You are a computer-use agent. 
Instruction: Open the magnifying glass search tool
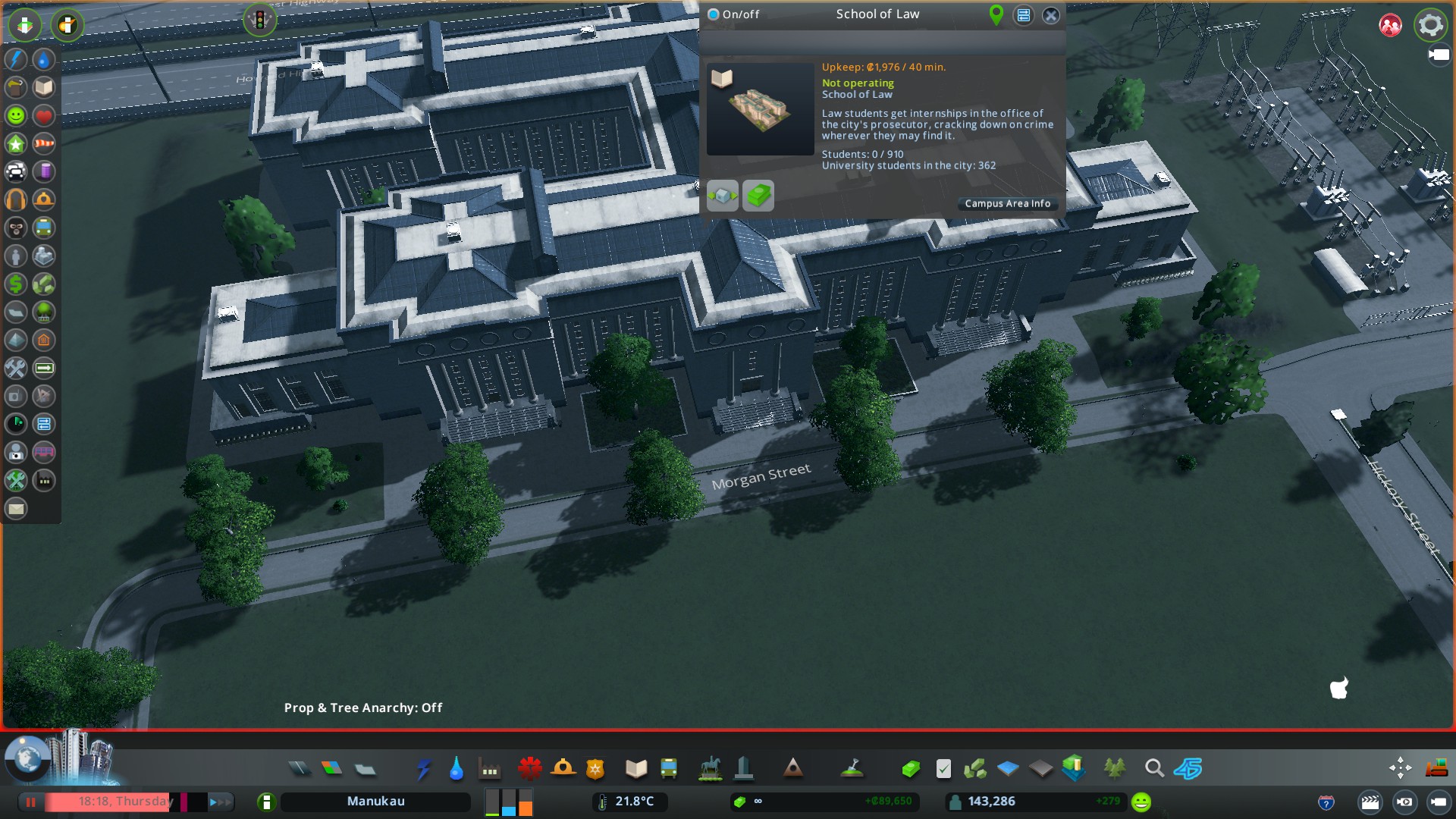pyautogui.click(x=1154, y=769)
